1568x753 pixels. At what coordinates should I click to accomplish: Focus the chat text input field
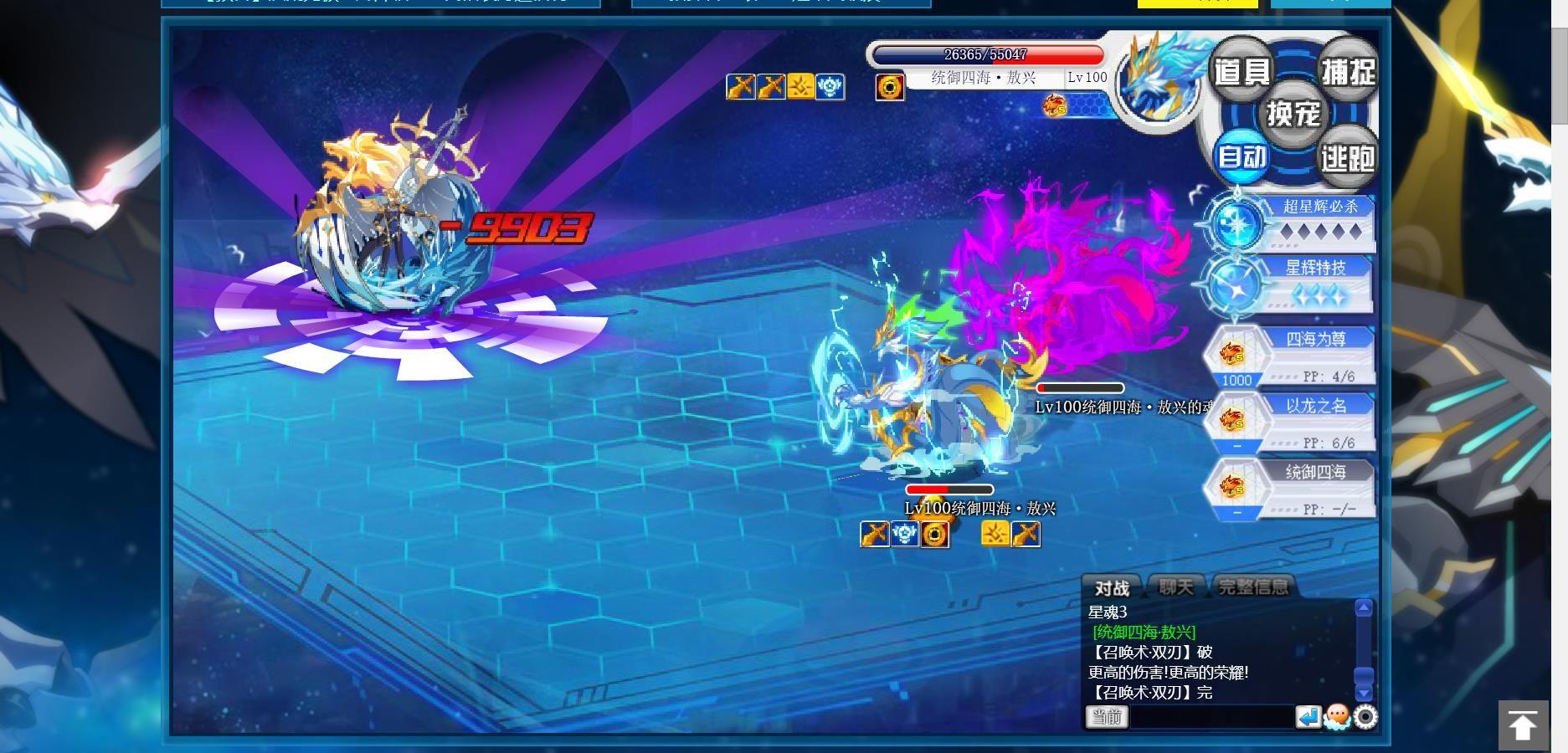click(1211, 717)
